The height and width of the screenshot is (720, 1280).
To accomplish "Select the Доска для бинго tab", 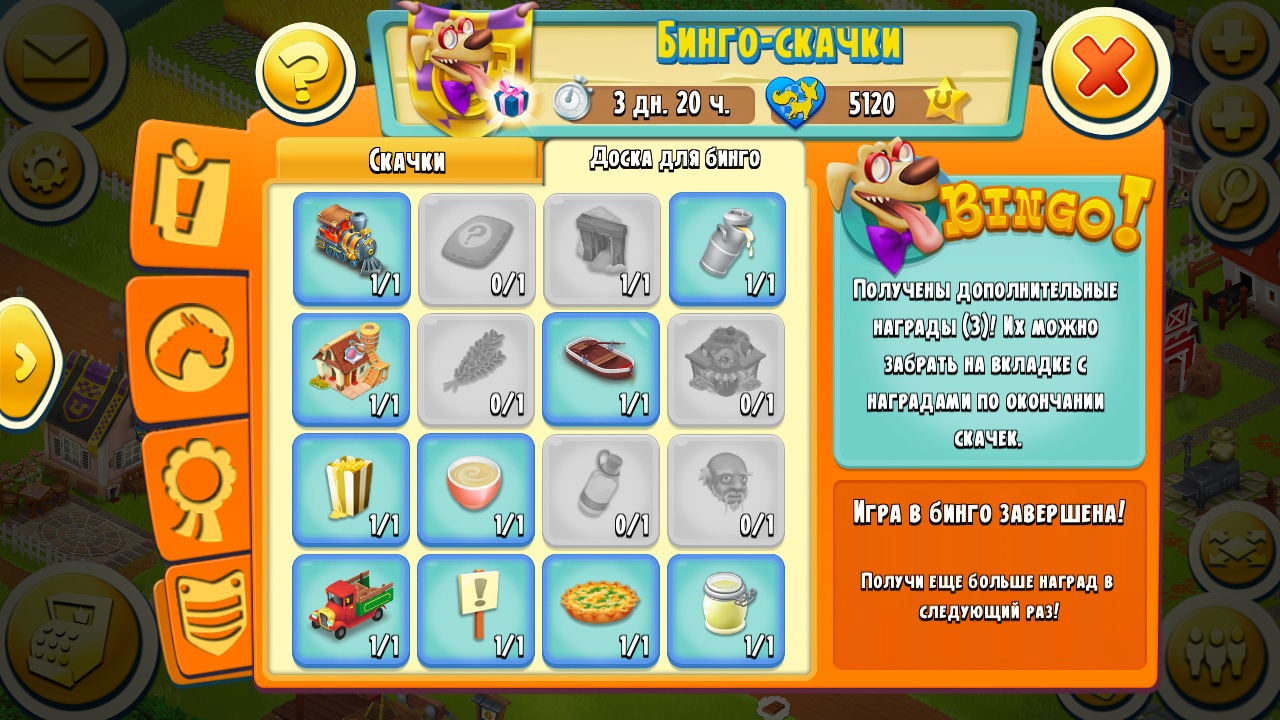I will 675,159.
